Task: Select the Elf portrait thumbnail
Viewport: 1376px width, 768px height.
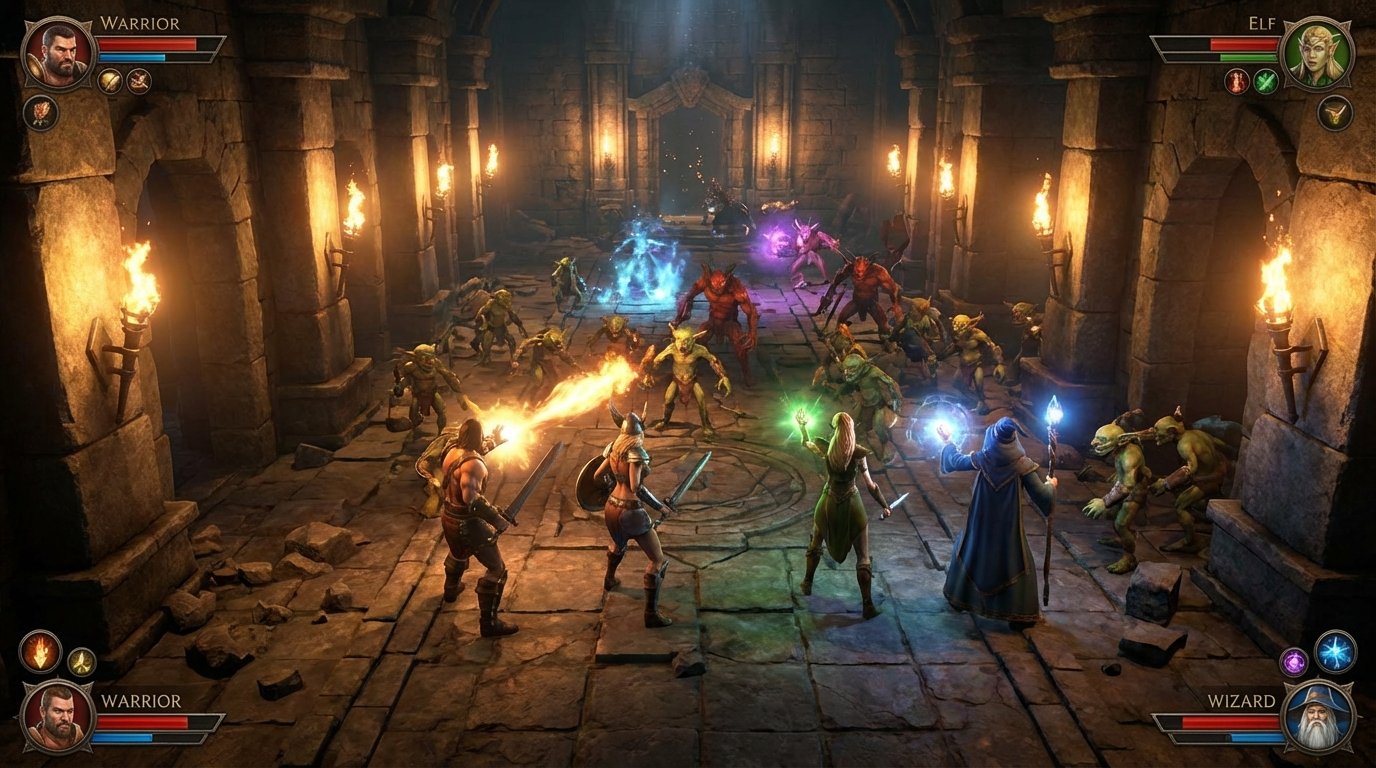Action: [x=1317, y=53]
